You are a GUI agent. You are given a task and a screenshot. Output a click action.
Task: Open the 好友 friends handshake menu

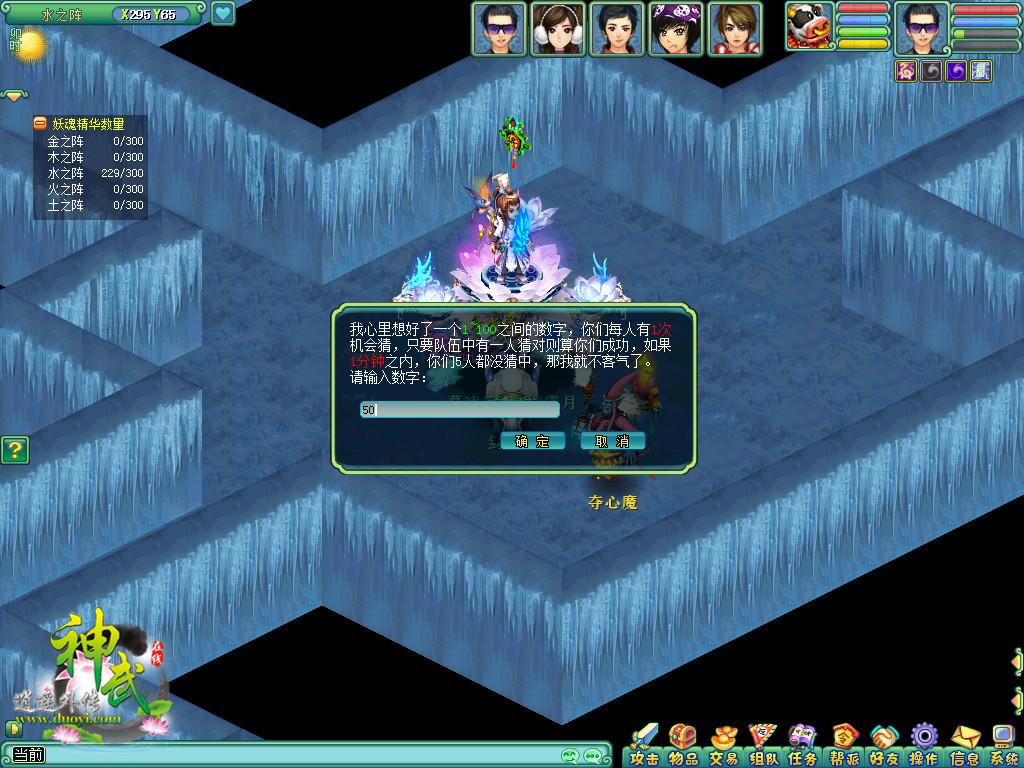884,745
